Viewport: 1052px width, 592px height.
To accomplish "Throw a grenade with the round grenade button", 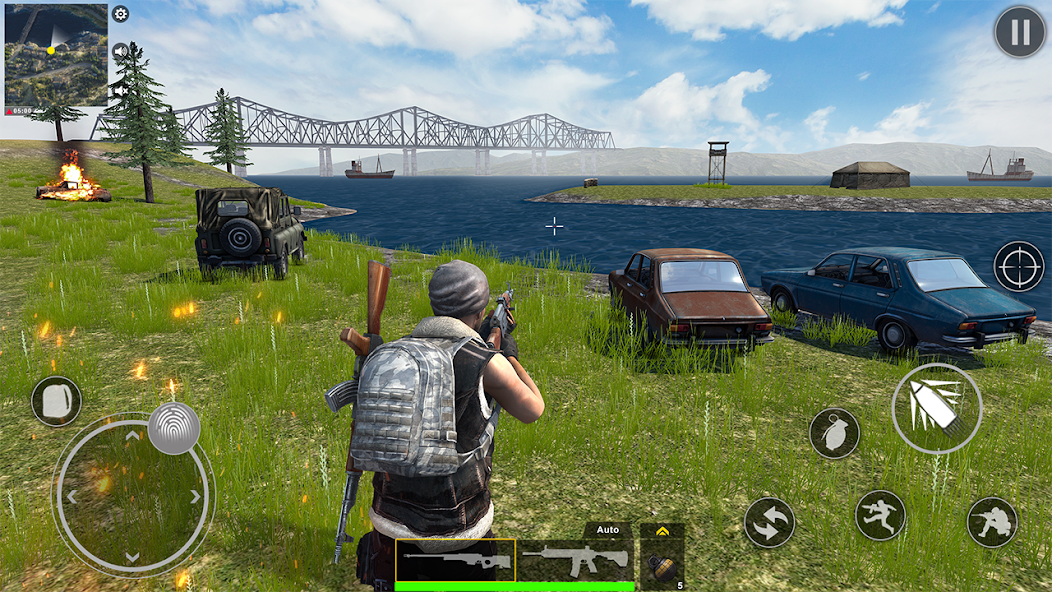I will coord(834,433).
